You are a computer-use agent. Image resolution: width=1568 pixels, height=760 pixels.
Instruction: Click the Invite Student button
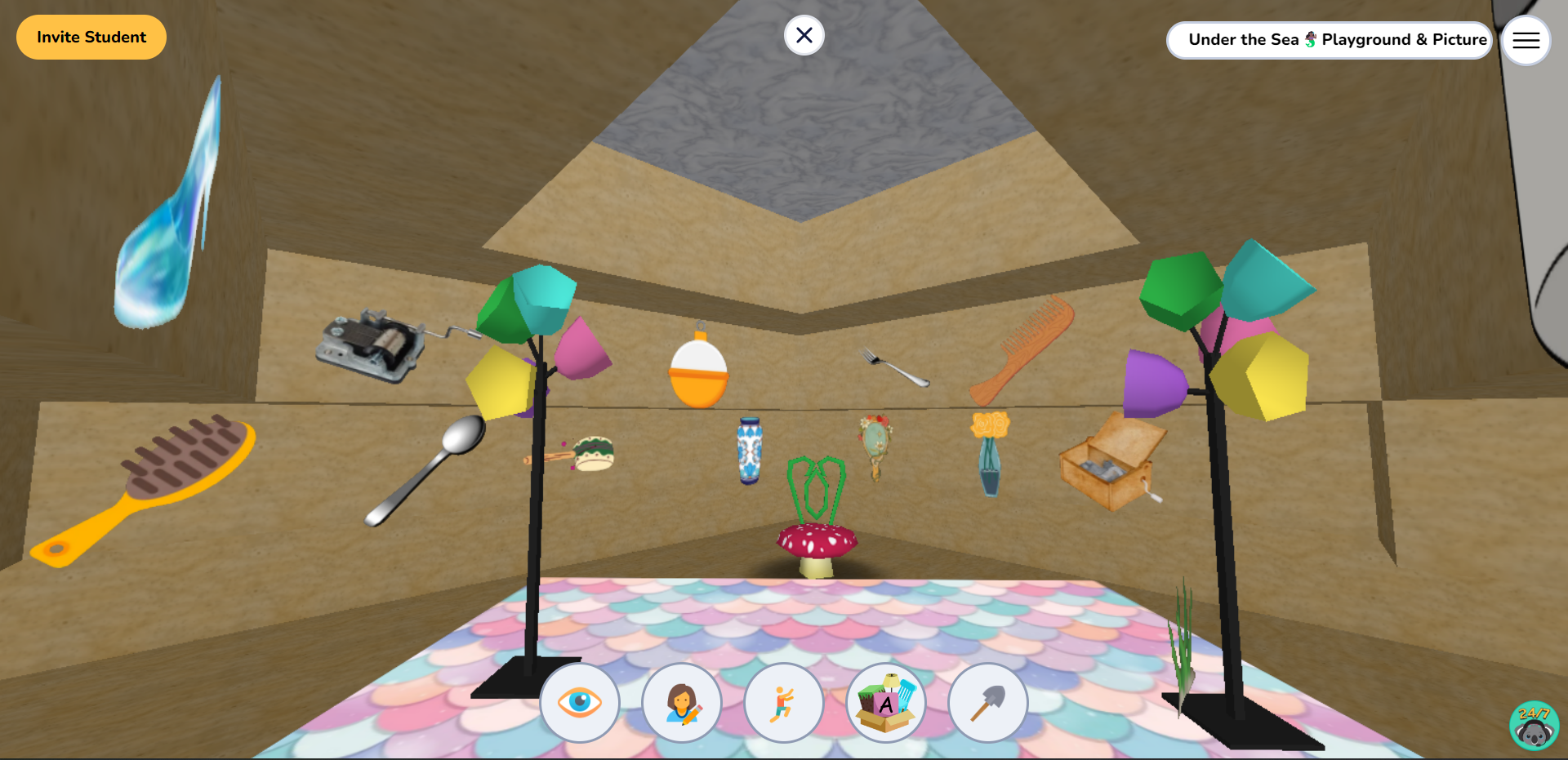pos(91,37)
